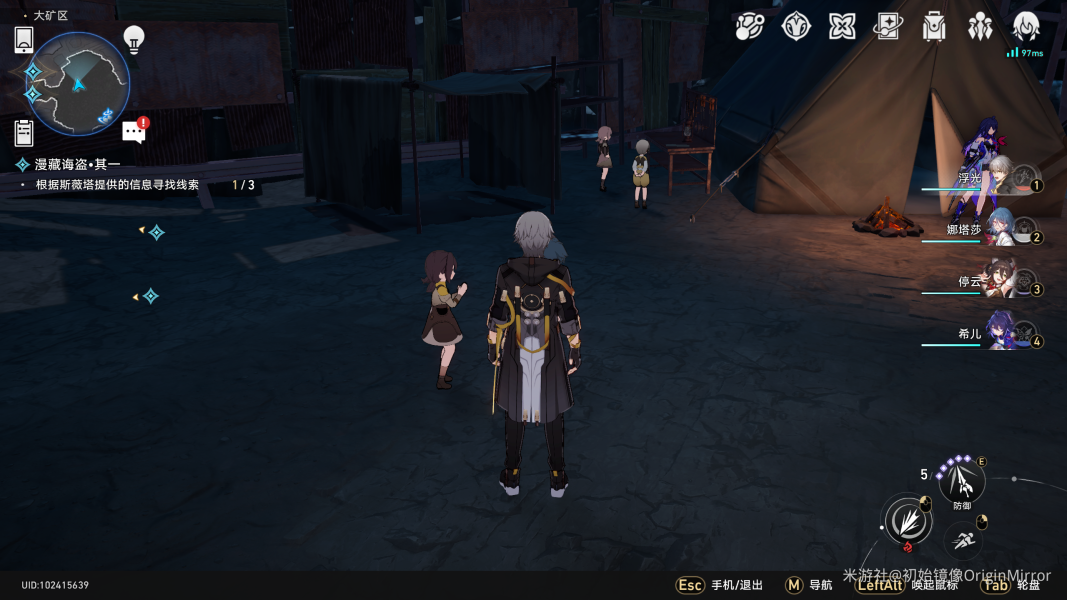Open the phone menu icon
Viewport: 1067px width, 600px height.
[24, 40]
